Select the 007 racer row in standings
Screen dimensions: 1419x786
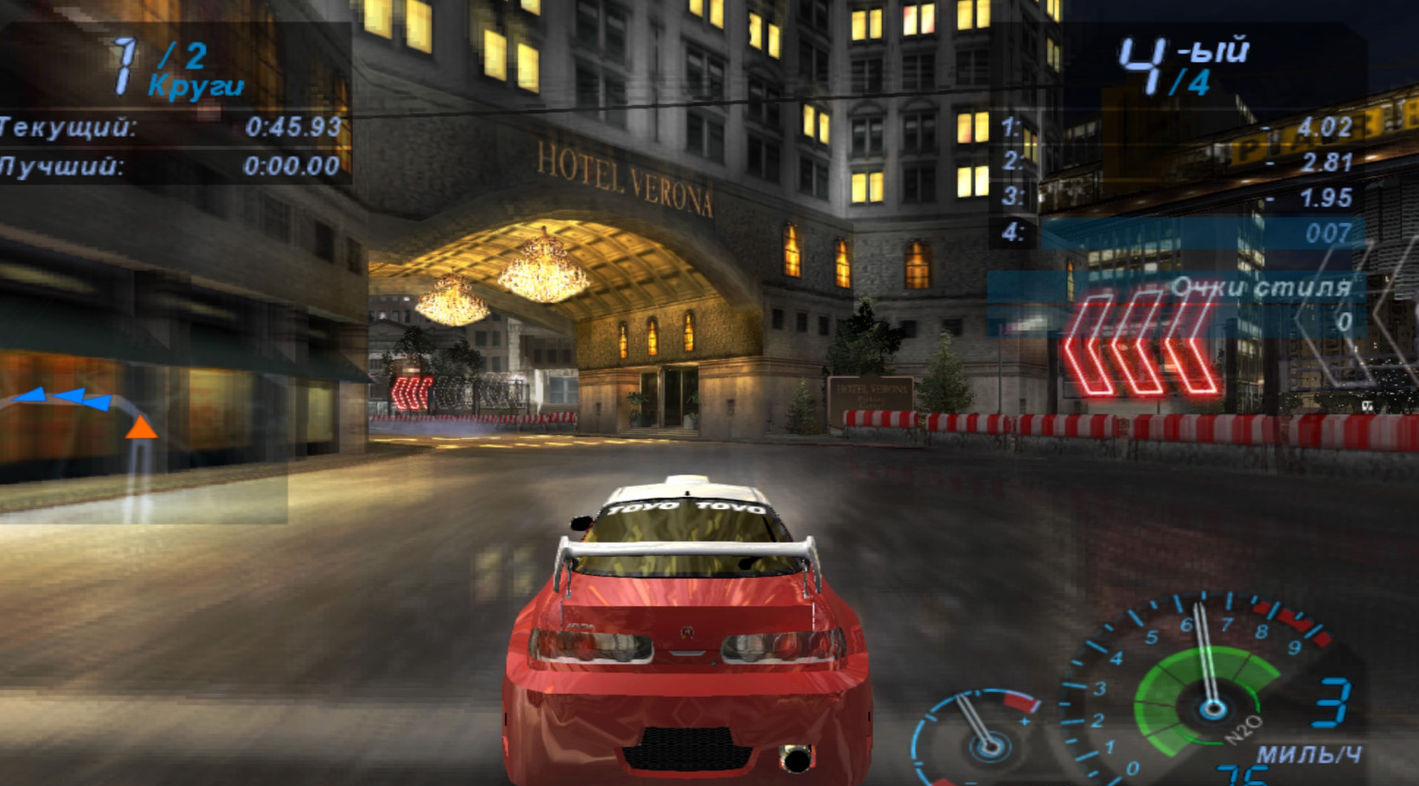pos(1180,233)
